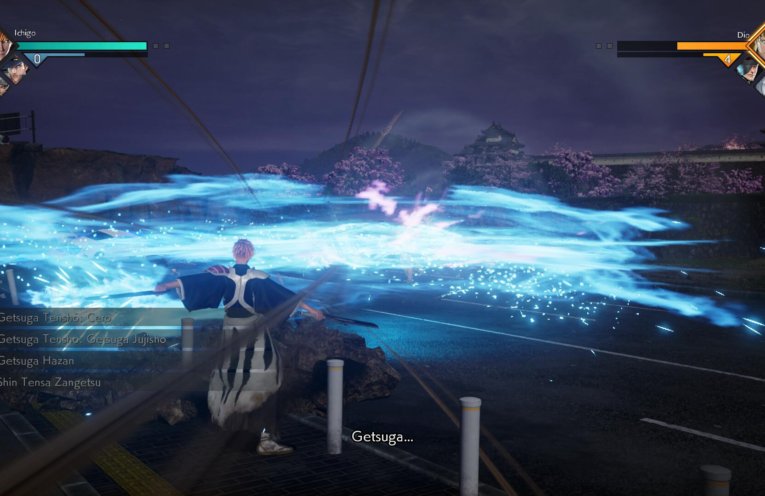This screenshot has width=765, height=496.
Task: Pick the Shin Tensa Zangetsu awakening
Action: click(51, 382)
